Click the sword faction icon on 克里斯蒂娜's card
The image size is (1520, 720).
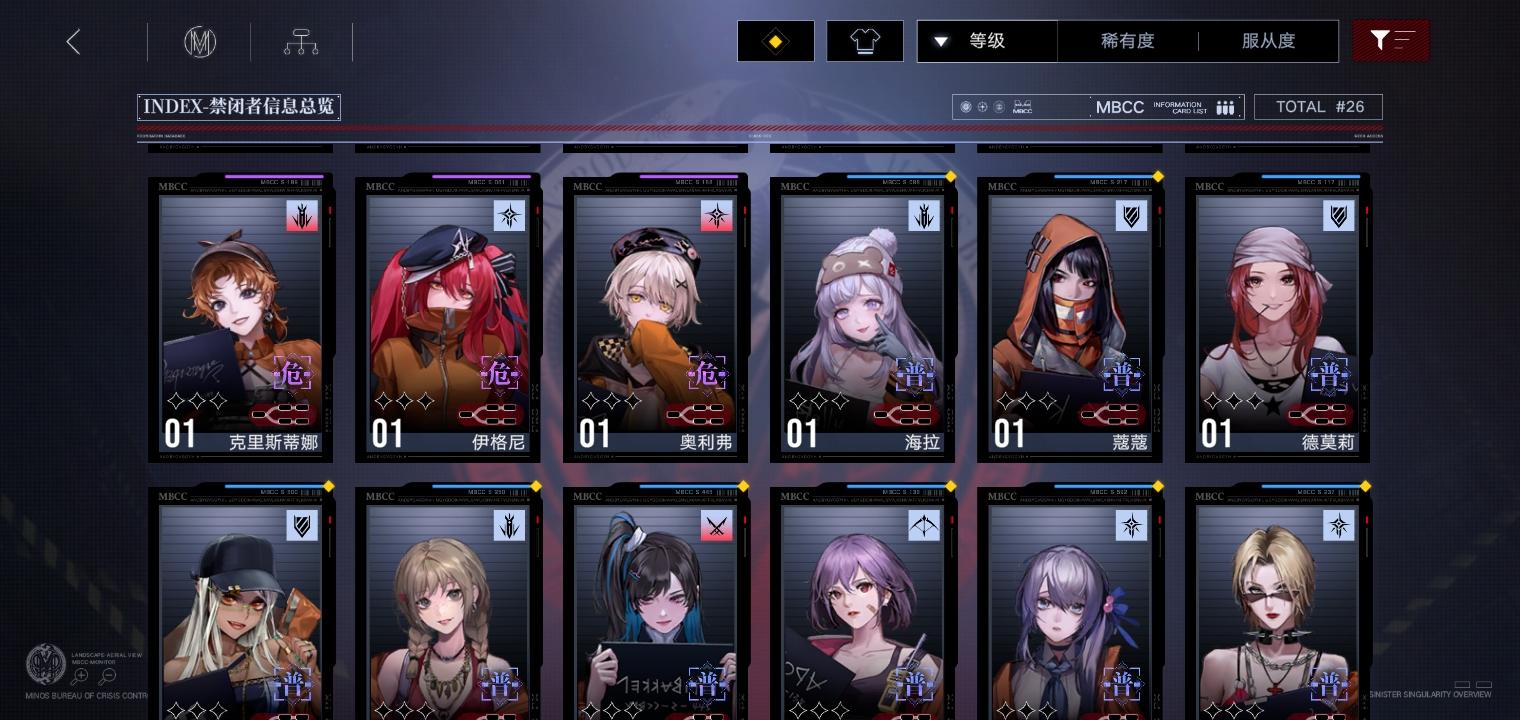coord(302,216)
